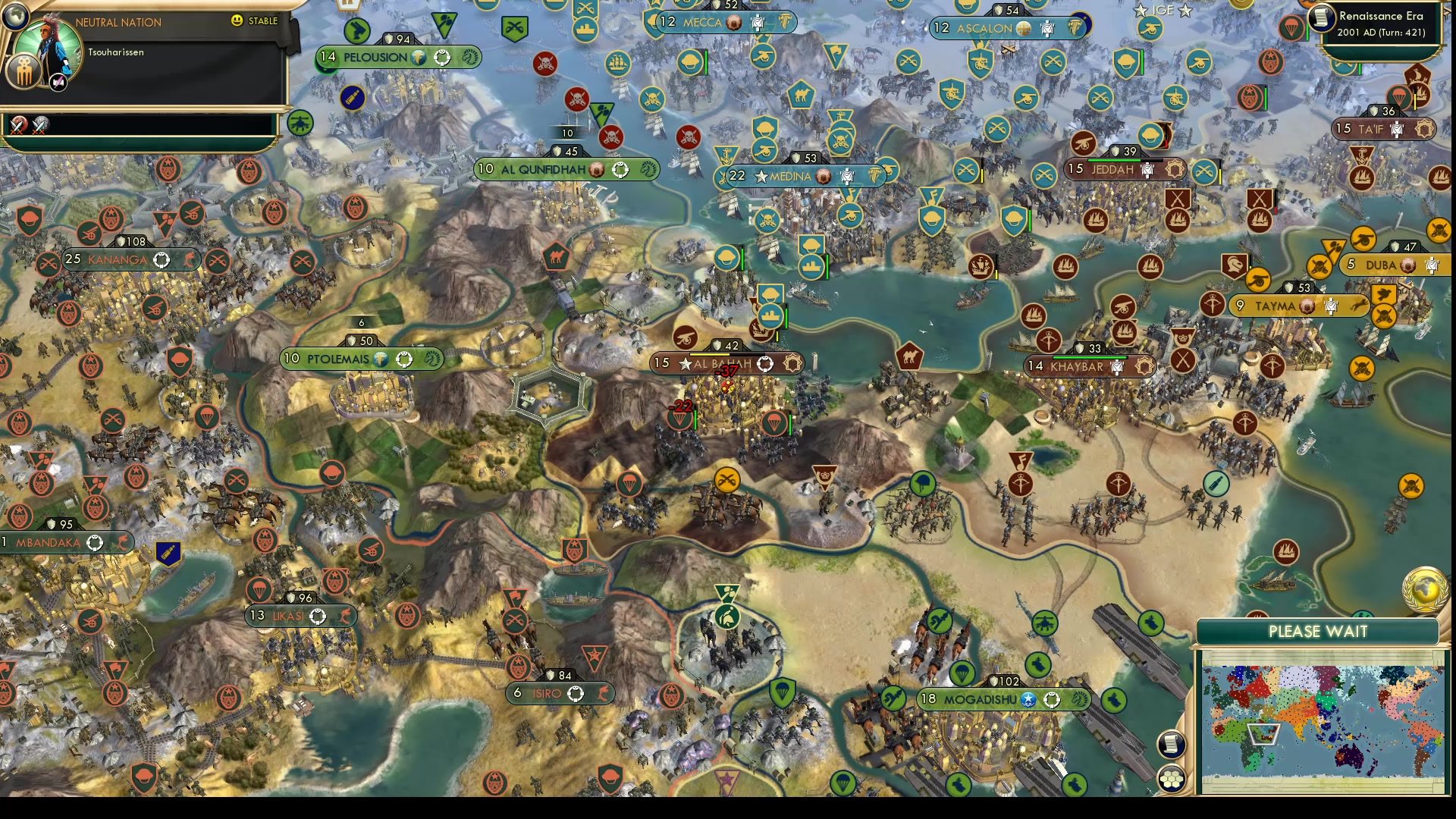
Task: Click the growth globe icon on Pelousion's banner
Action: tap(419, 56)
